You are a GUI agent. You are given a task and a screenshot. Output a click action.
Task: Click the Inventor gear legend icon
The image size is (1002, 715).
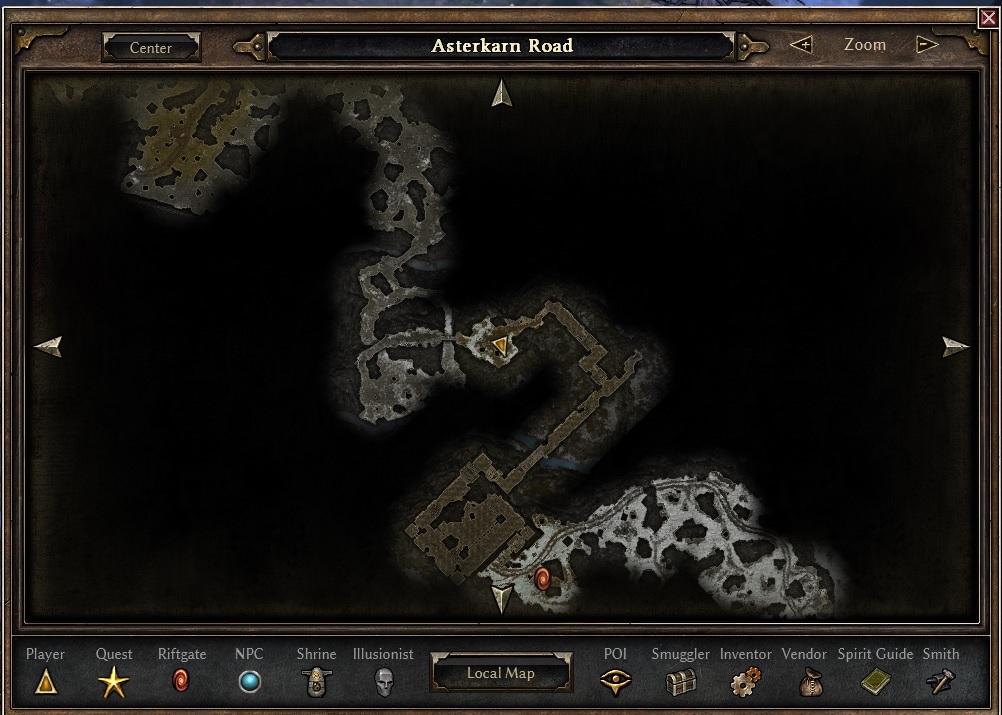pos(745,683)
